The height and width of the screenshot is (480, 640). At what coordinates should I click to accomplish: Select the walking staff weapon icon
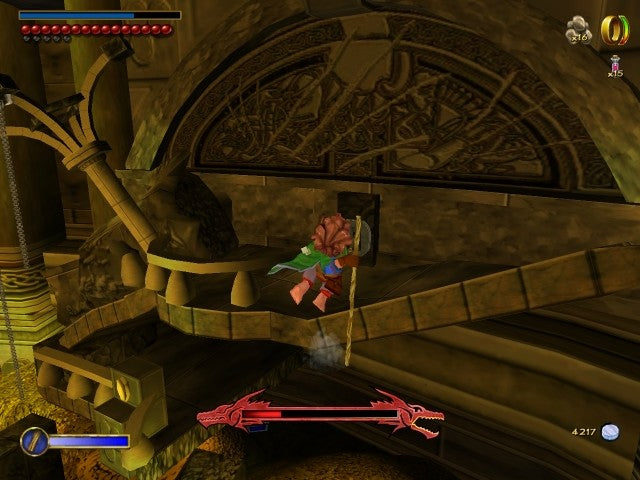pyautogui.click(x=33, y=440)
